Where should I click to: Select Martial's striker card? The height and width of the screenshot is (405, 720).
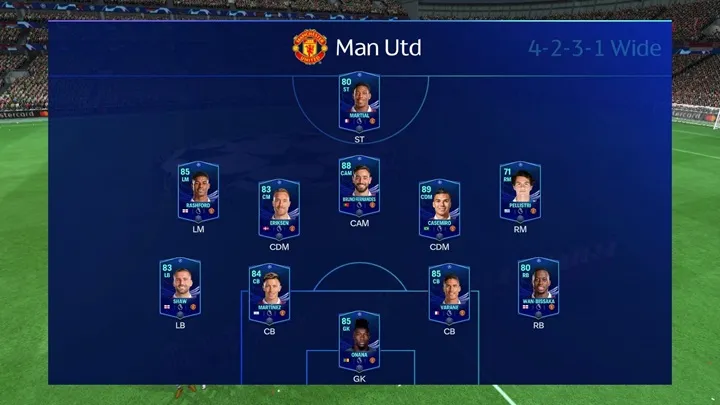(359, 102)
